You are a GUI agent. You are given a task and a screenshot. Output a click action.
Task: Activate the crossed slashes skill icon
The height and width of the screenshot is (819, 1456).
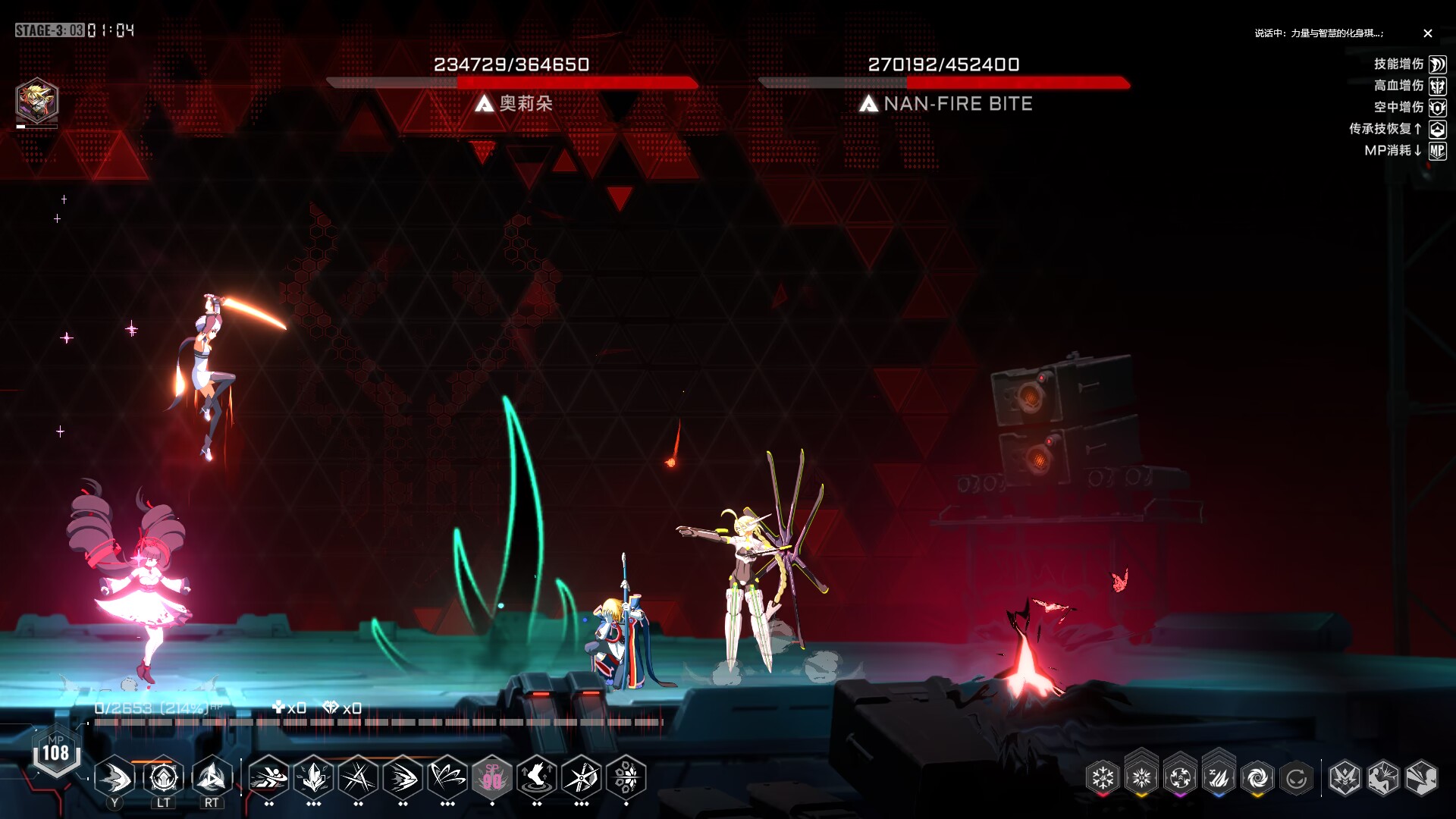[x=358, y=777]
